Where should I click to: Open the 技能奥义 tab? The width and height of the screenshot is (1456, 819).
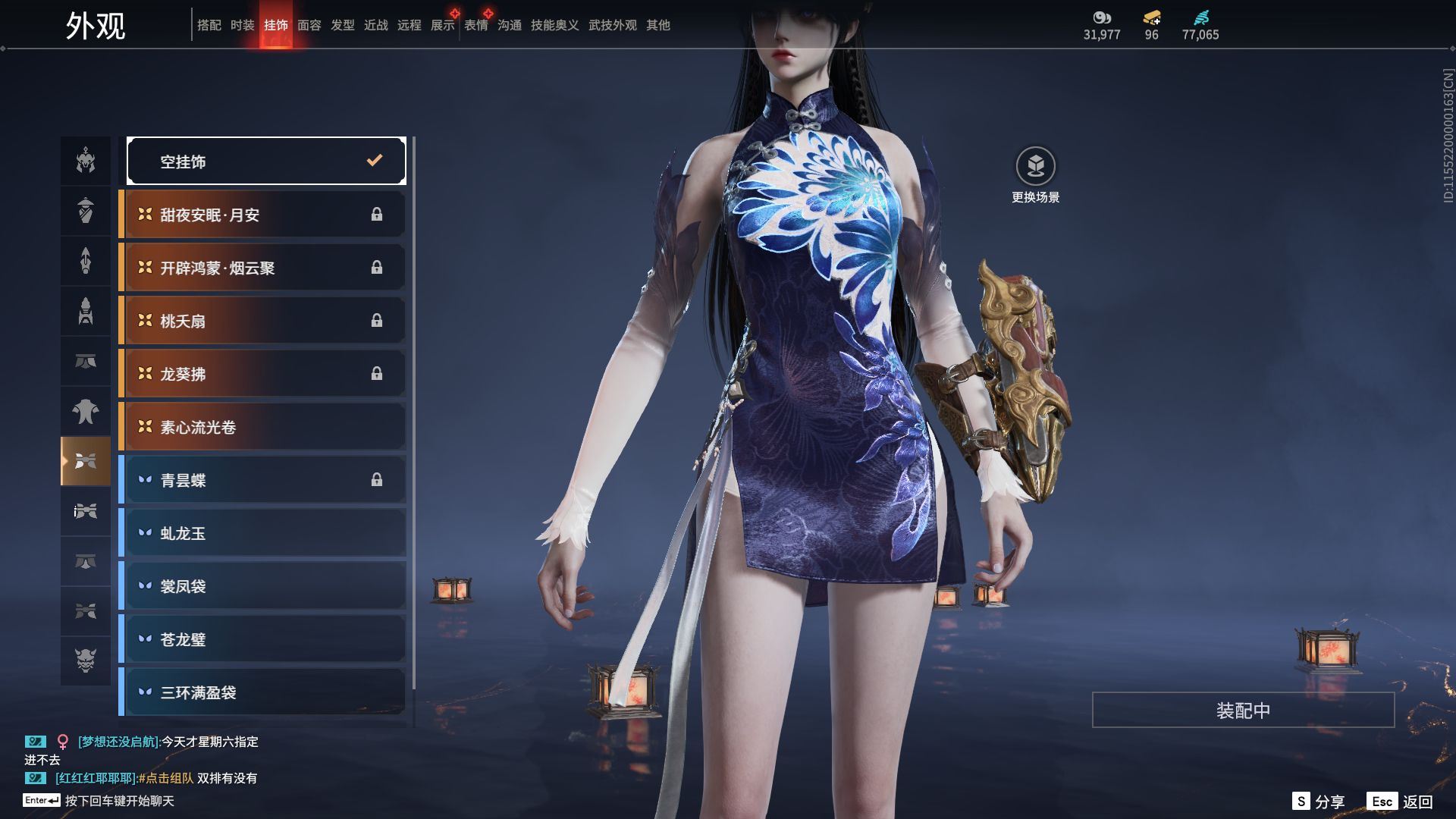[x=555, y=26]
